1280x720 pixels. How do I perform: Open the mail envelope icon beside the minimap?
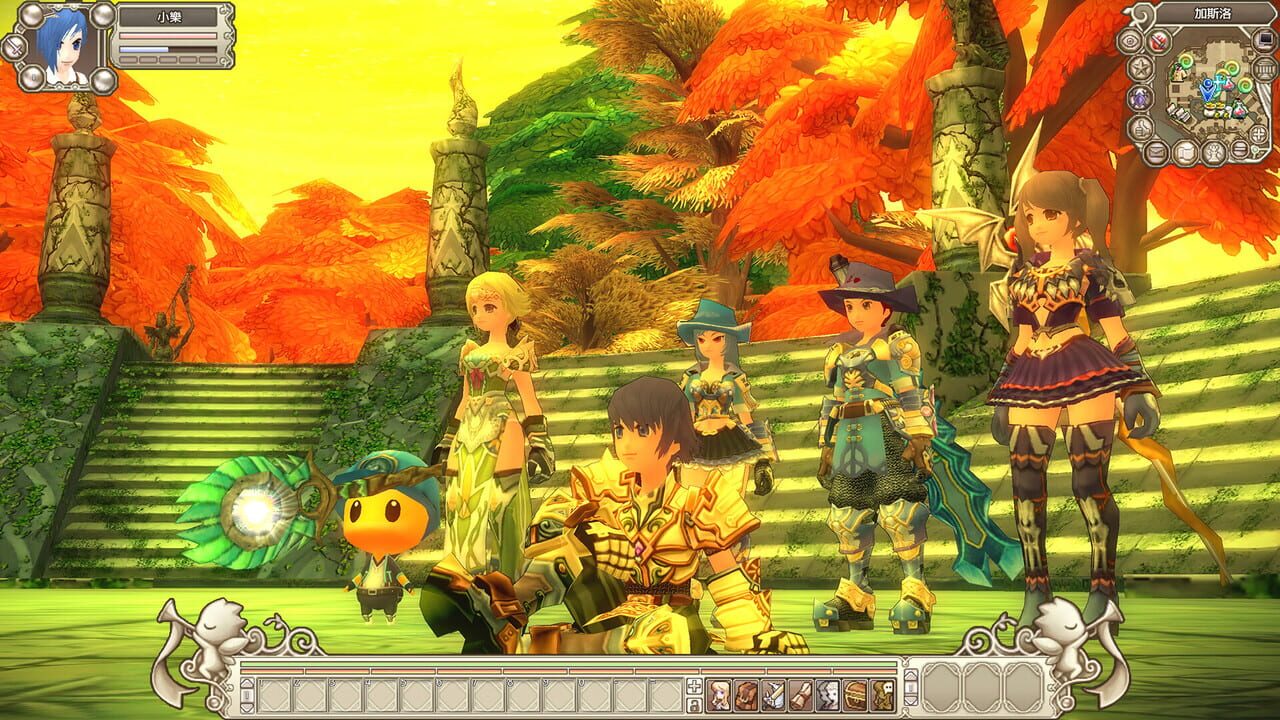(x=1156, y=150)
